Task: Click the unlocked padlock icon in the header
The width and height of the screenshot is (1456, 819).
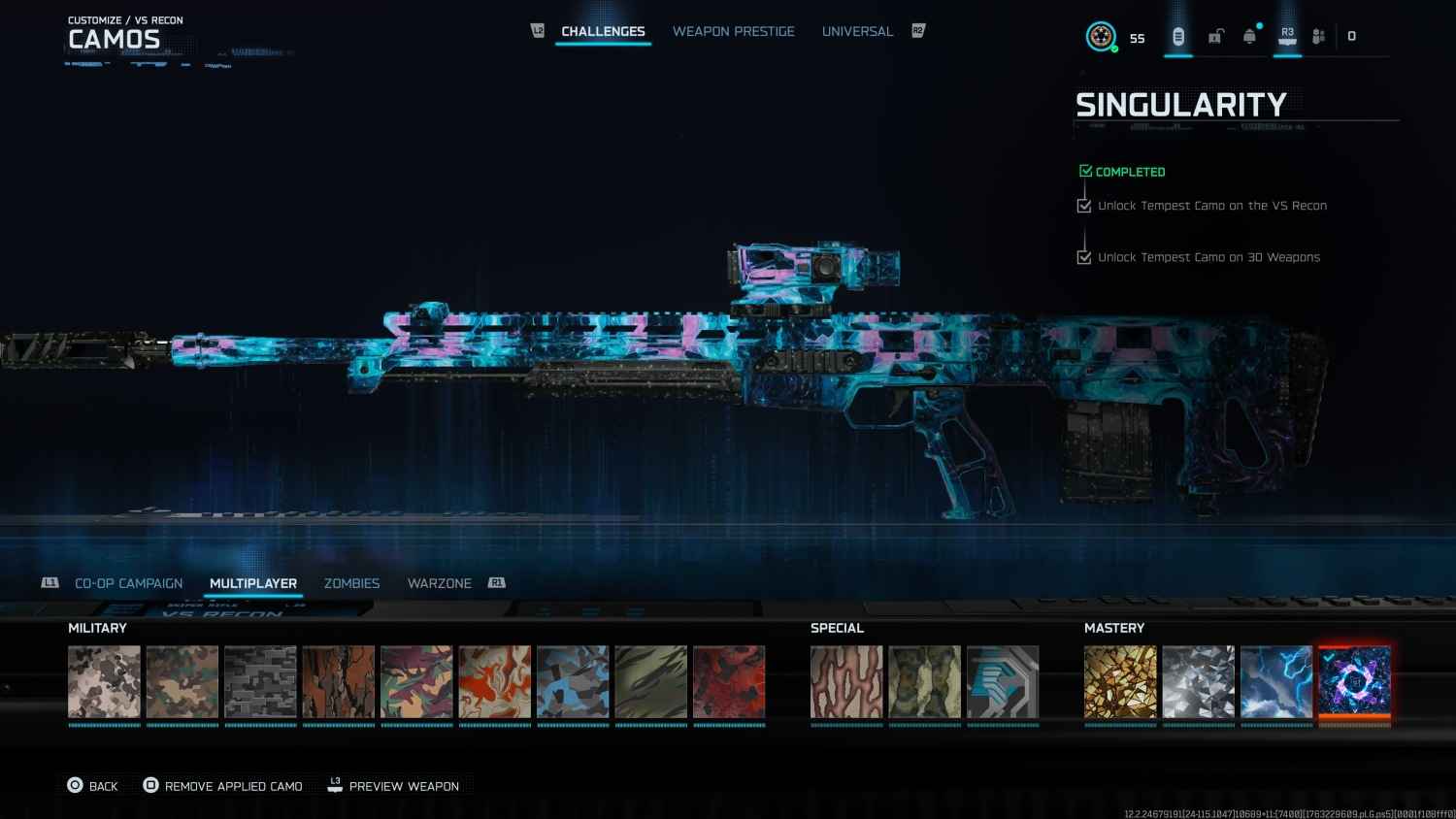Action: [x=1215, y=34]
